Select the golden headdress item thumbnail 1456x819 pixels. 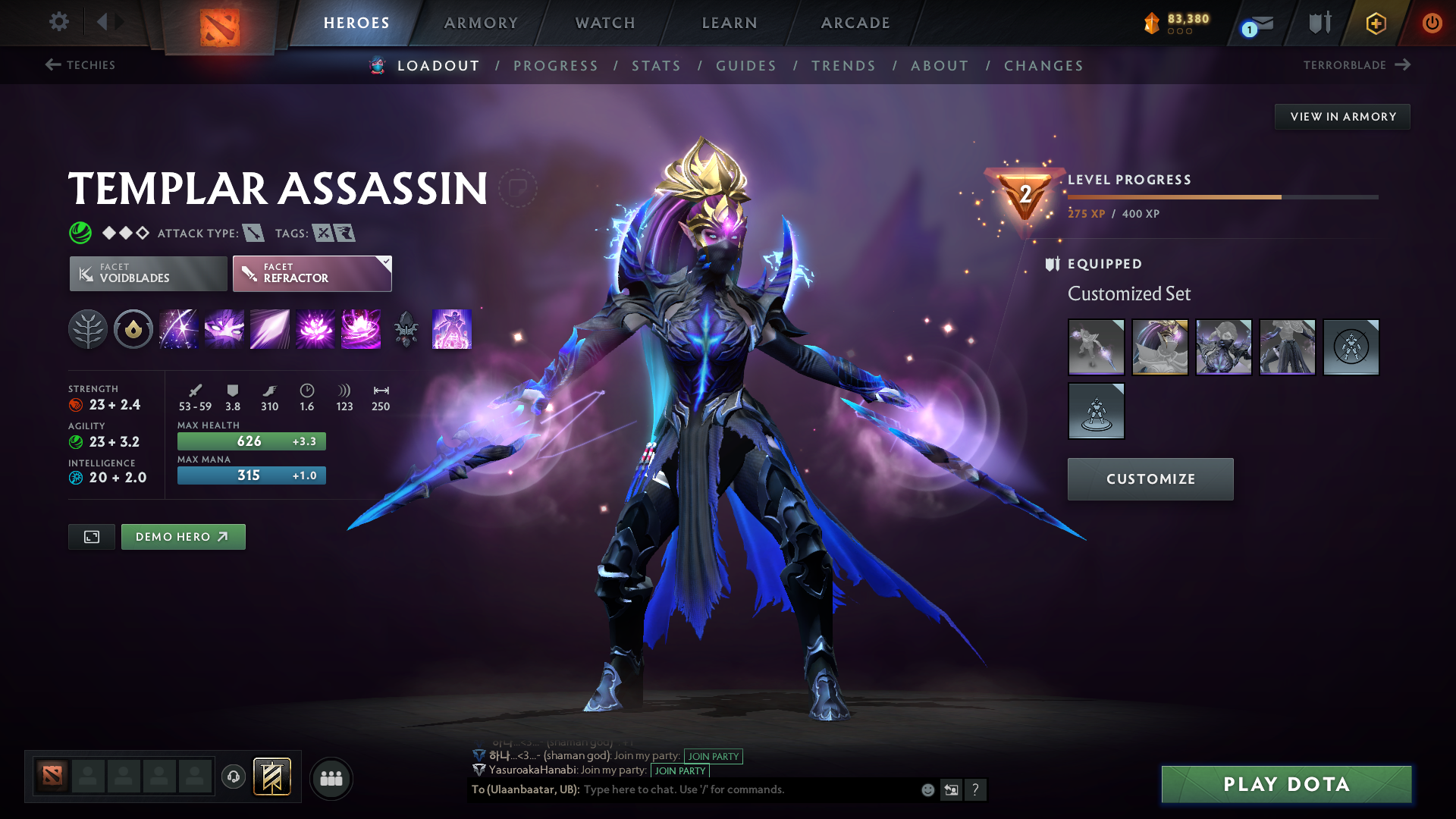(1159, 347)
